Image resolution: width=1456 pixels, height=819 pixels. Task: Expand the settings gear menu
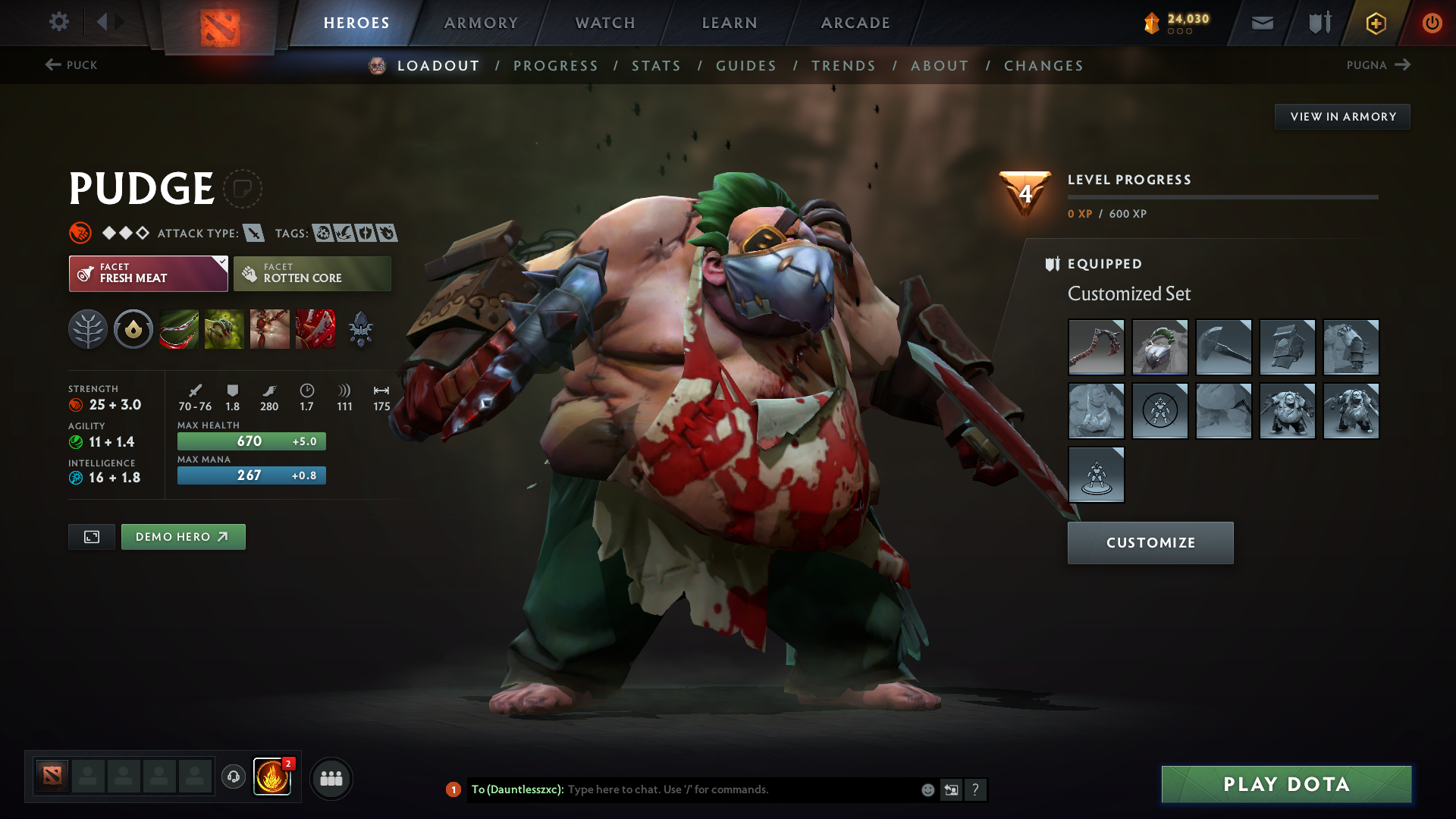point(59,22)
